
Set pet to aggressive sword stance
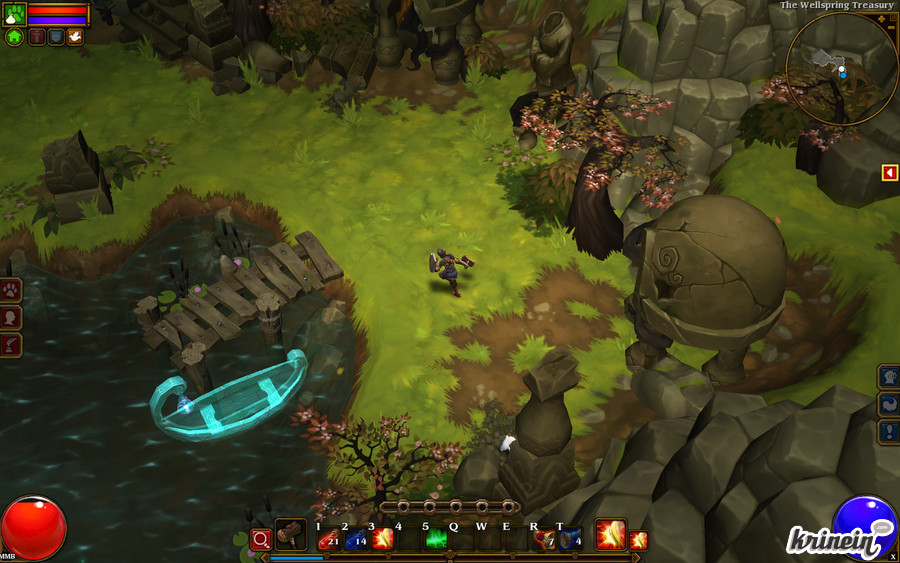[x=38, y=37]
